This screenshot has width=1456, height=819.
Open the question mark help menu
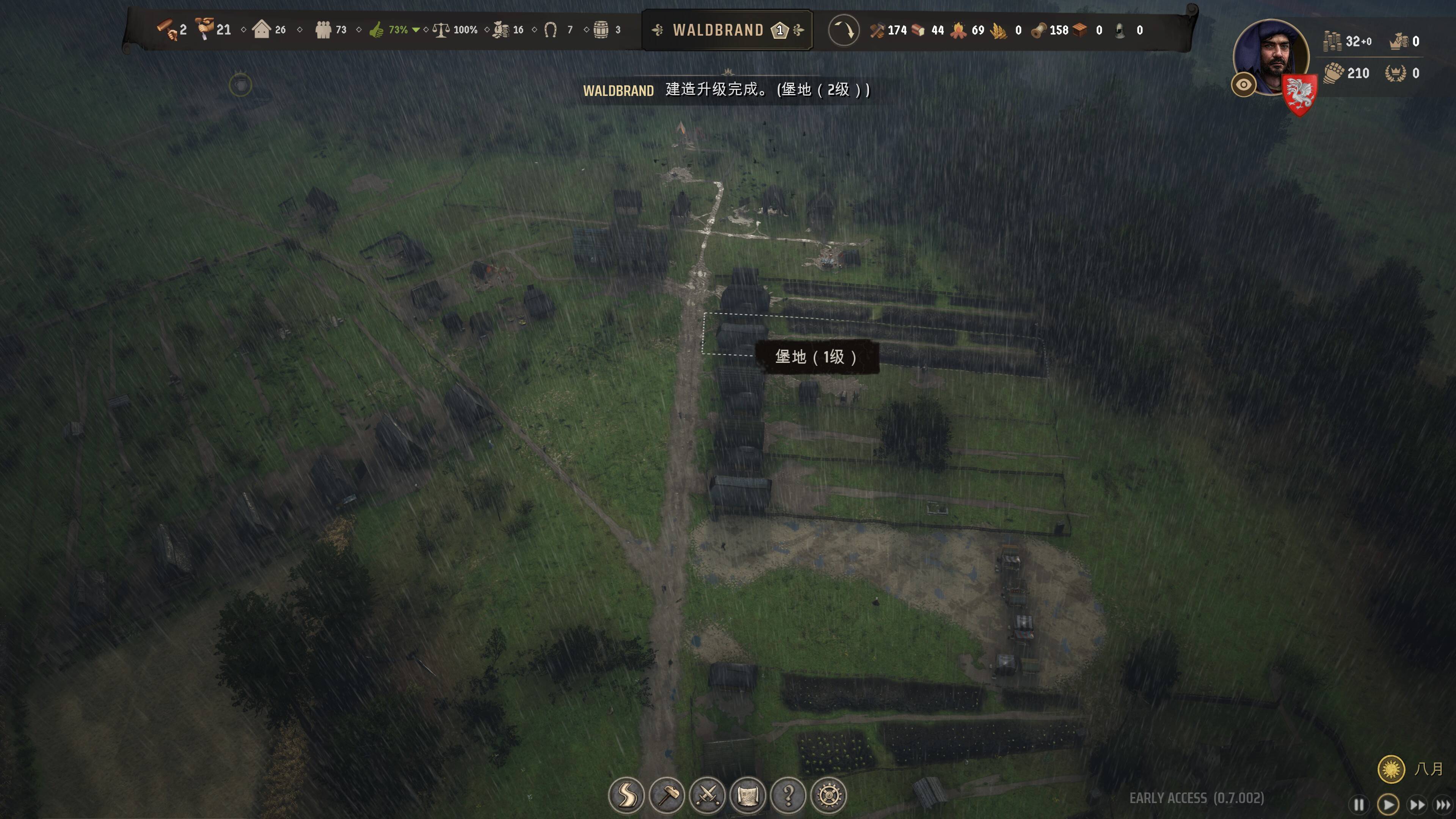[x=789, y=795]
